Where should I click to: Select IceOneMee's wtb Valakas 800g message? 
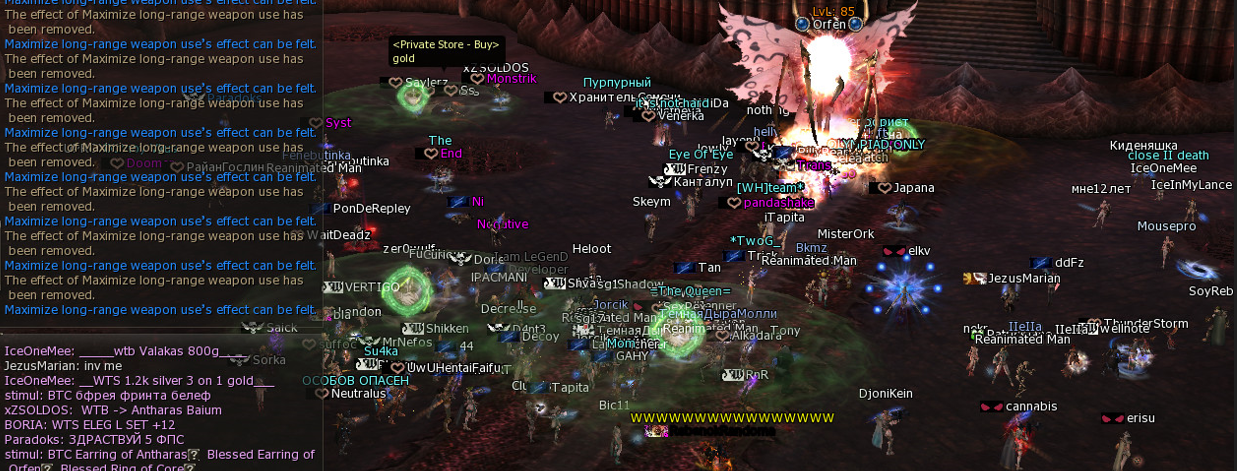[126, 352]
